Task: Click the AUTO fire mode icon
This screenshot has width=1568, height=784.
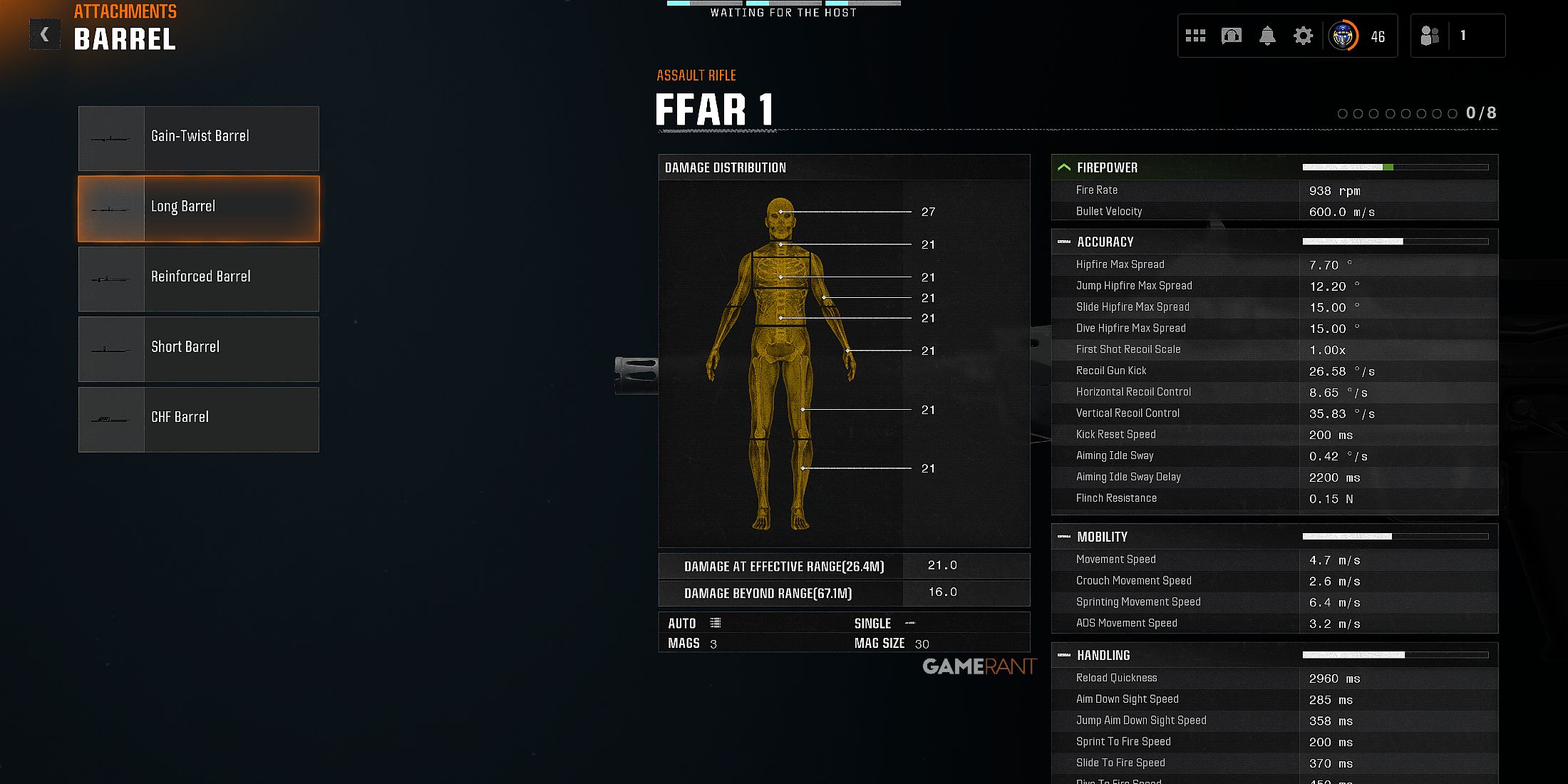Action: pos(717,622)
